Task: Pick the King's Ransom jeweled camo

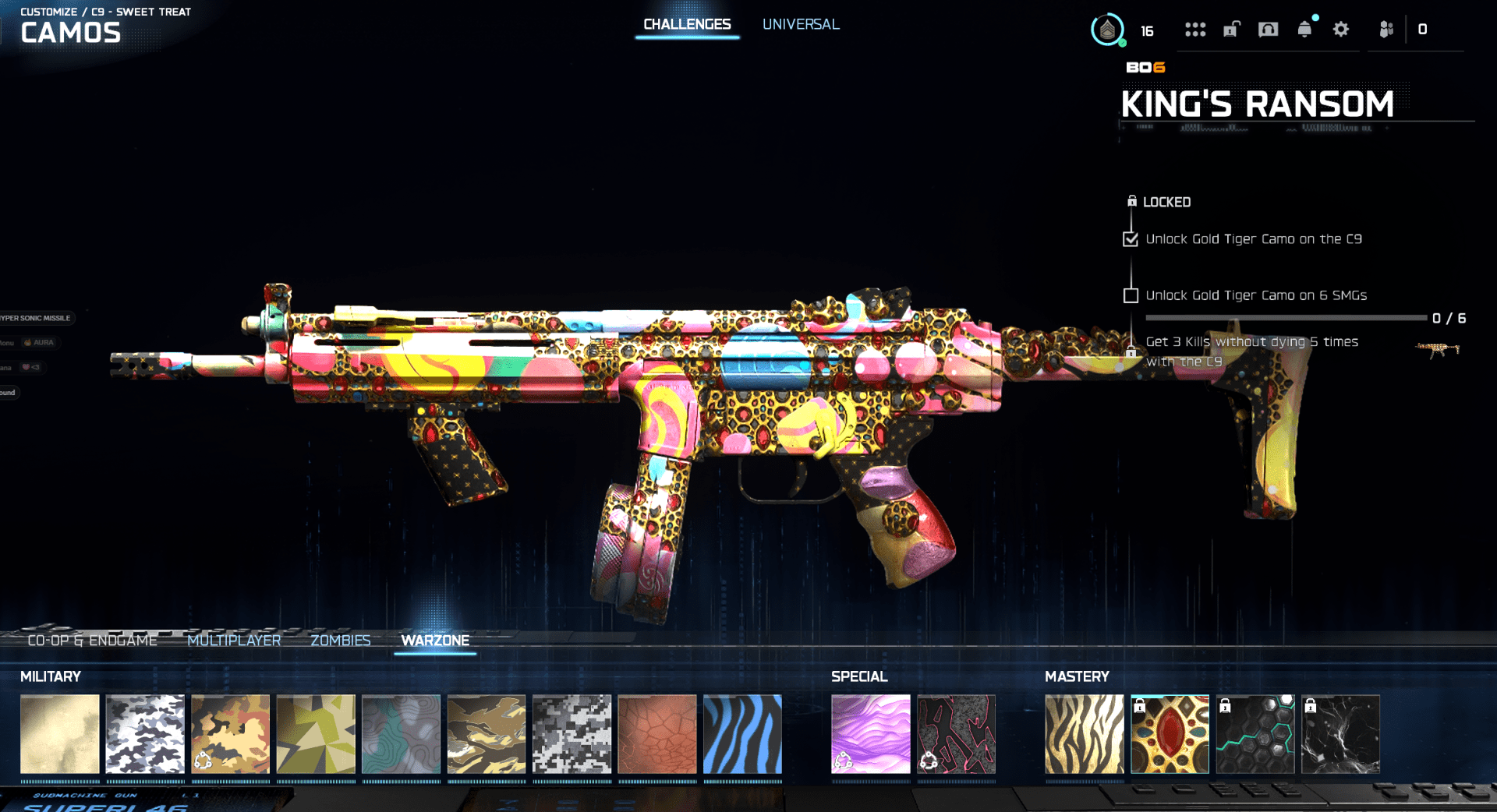Action: [x=1170, y=734]
